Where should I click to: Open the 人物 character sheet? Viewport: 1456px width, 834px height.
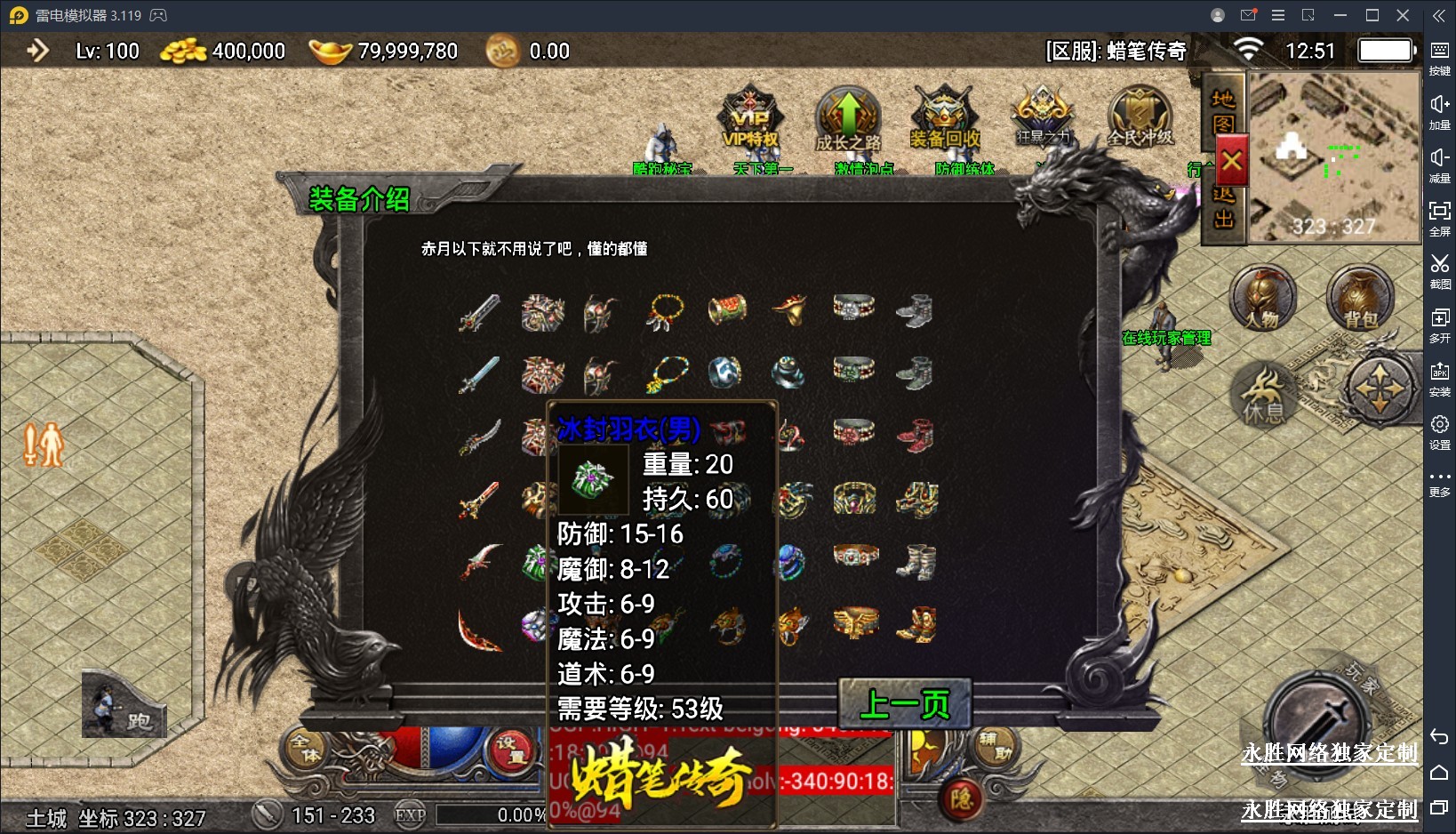tap(1262, 298)
